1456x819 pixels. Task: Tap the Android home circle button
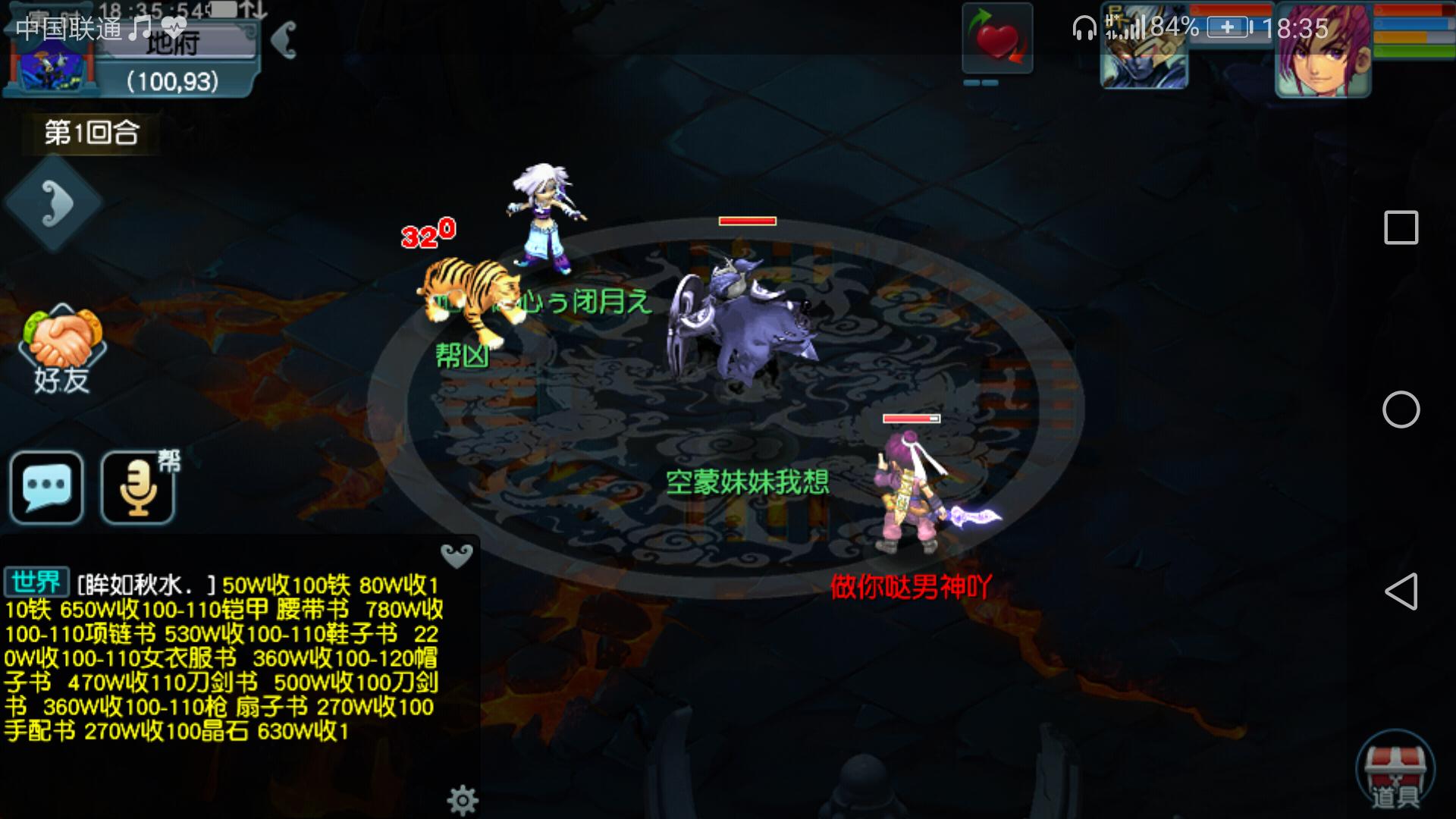click(x=1401, y=409)
